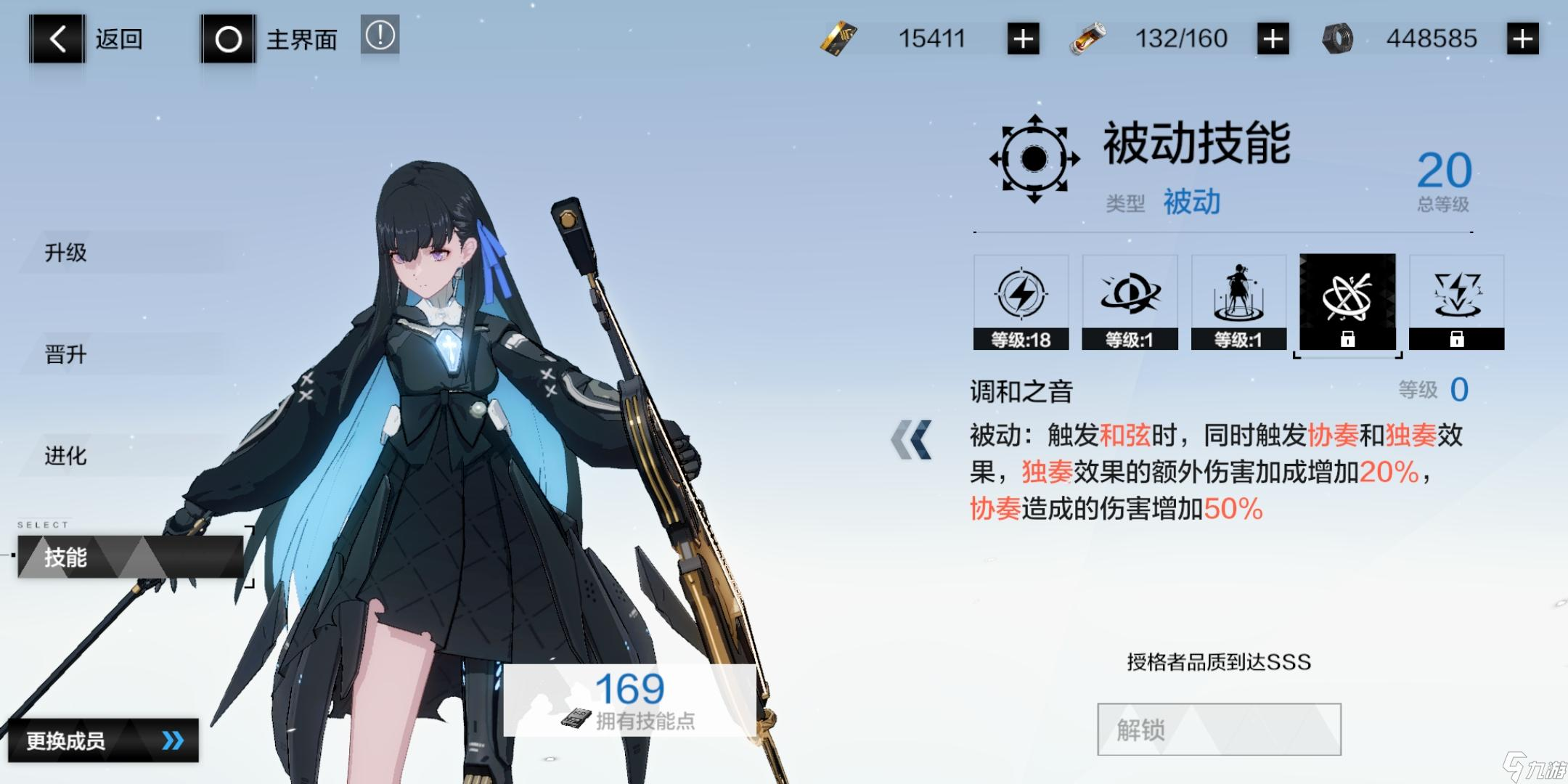Click the gold ticket currency icon
This screenshot has height=784, width=1568.
pos(840,38)
